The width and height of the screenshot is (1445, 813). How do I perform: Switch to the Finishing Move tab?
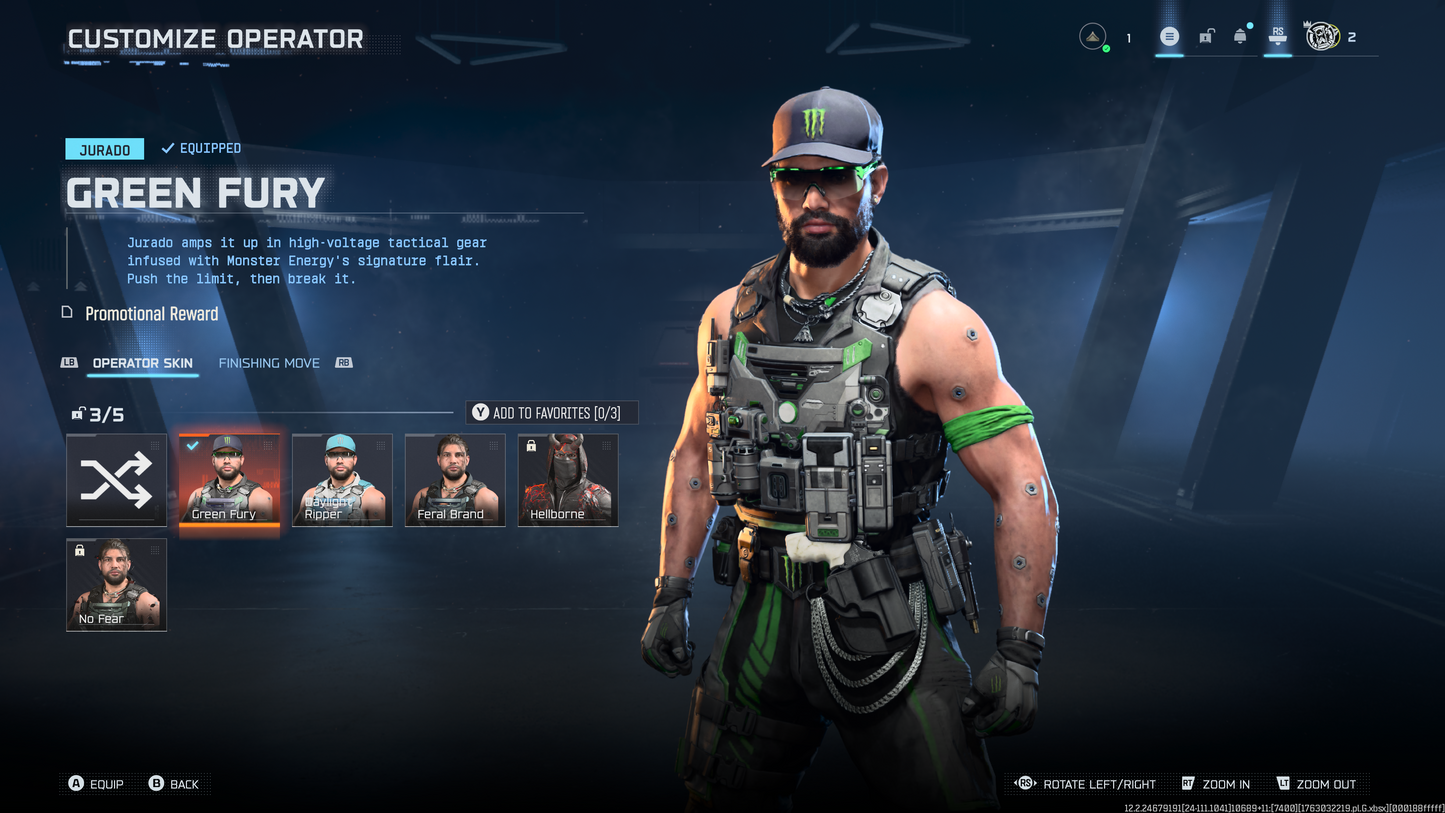pos(268,363)
